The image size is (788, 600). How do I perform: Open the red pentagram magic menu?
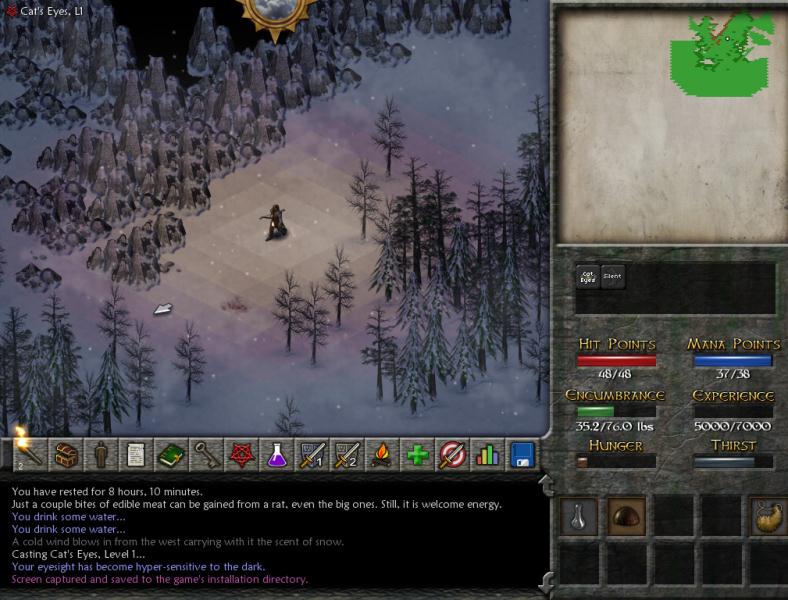pyautogui.click(x=241, y=454)
